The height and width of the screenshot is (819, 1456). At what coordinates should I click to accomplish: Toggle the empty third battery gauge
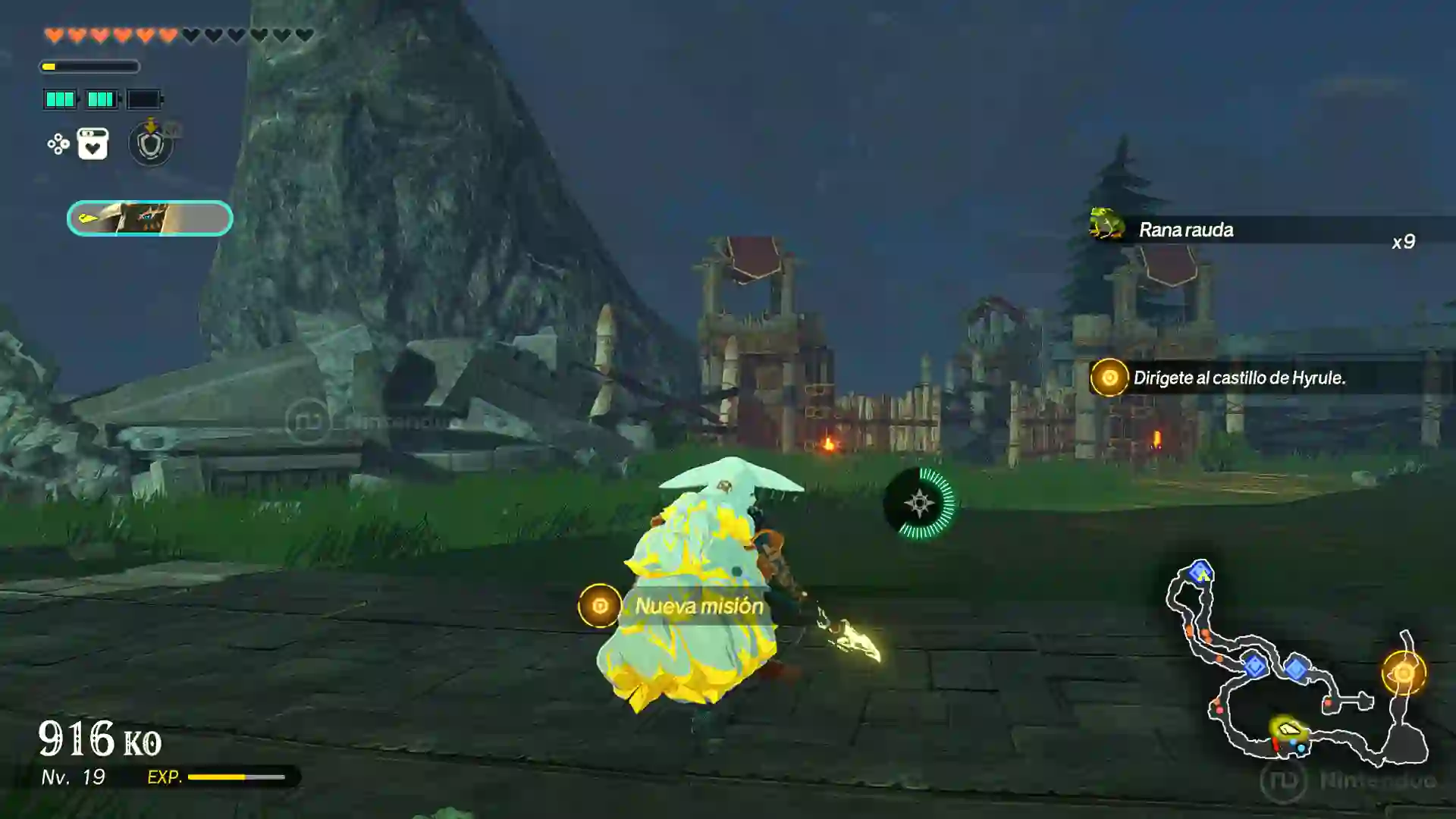(144, 99)
